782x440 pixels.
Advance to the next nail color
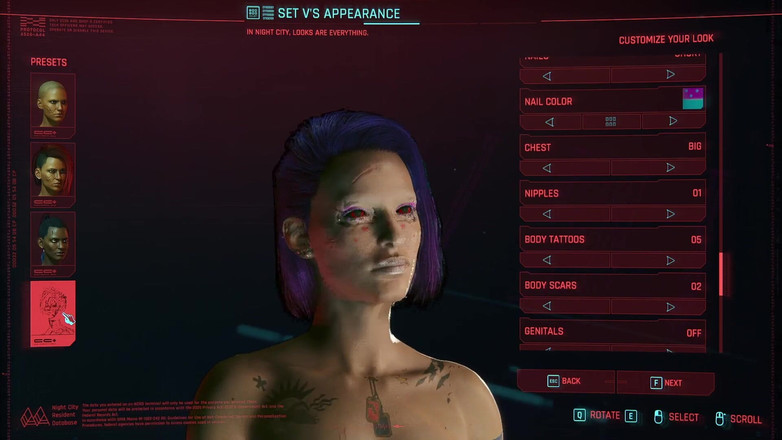pos(672,121)
